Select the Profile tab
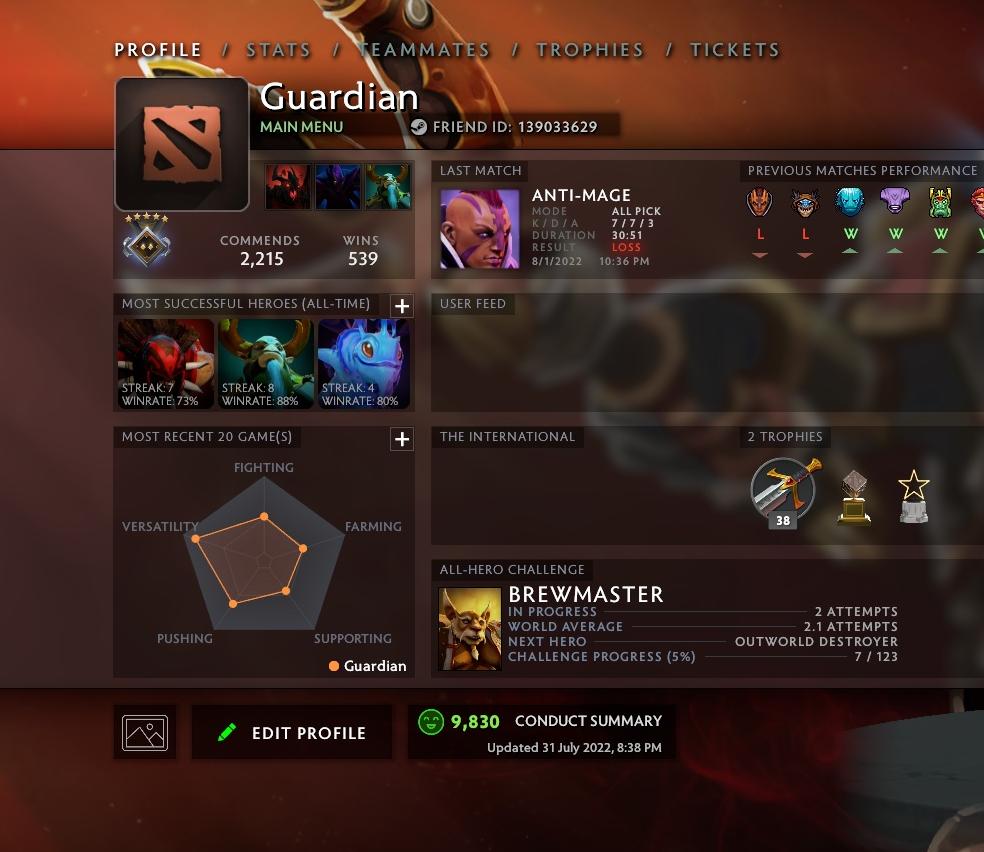Viewport: 984px width, 852px height. pyautogui.click(x=158, y=50)
